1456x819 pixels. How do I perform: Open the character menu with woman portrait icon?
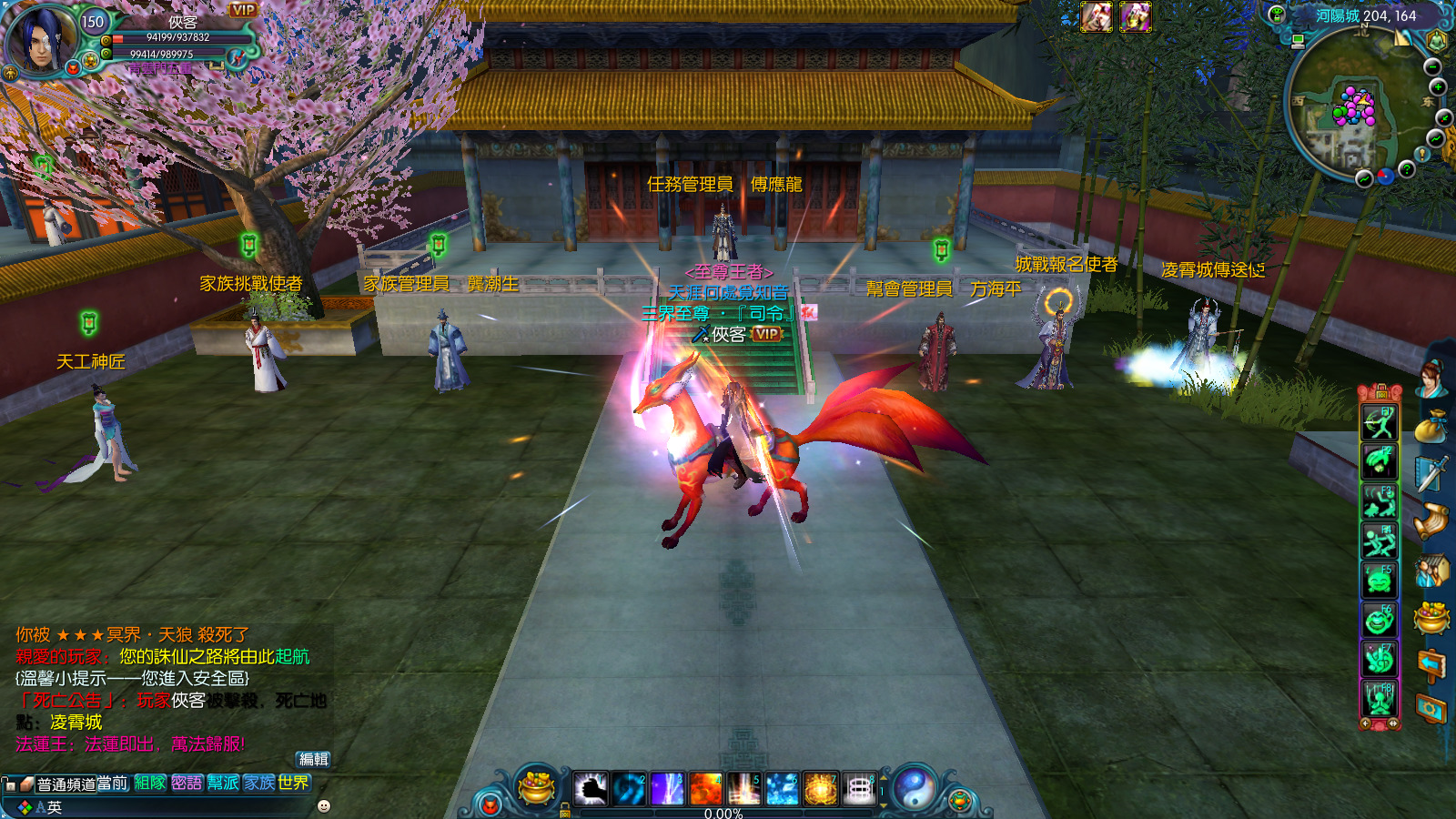1431,378
